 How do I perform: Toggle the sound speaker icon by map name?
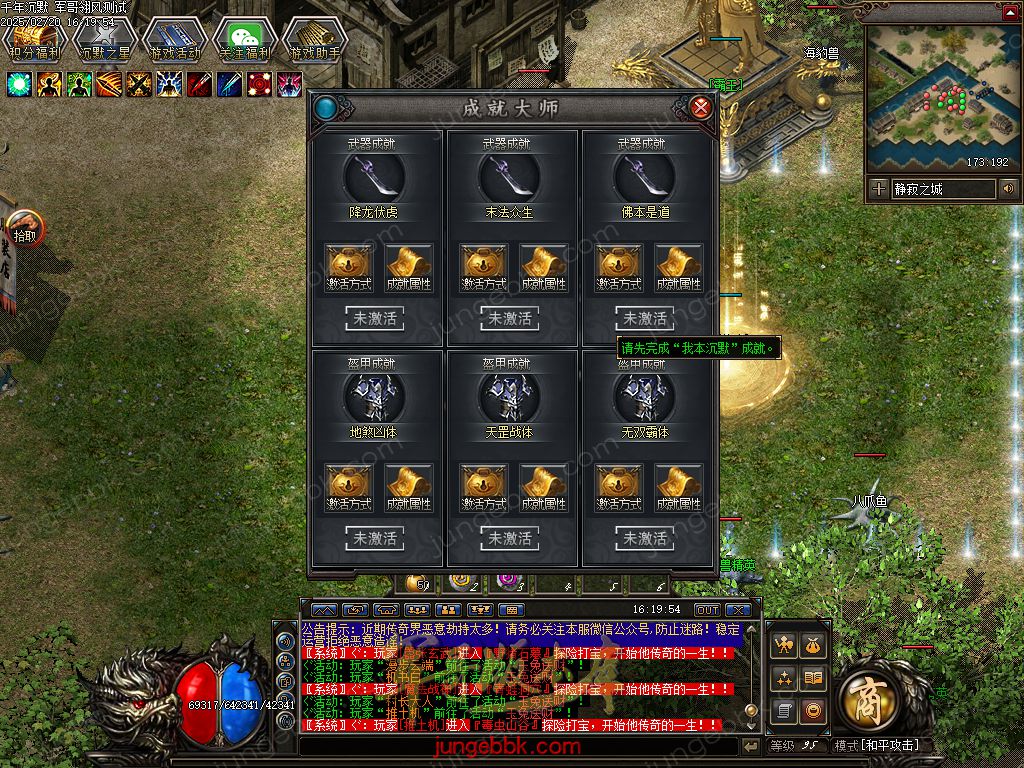(1007, 189)
